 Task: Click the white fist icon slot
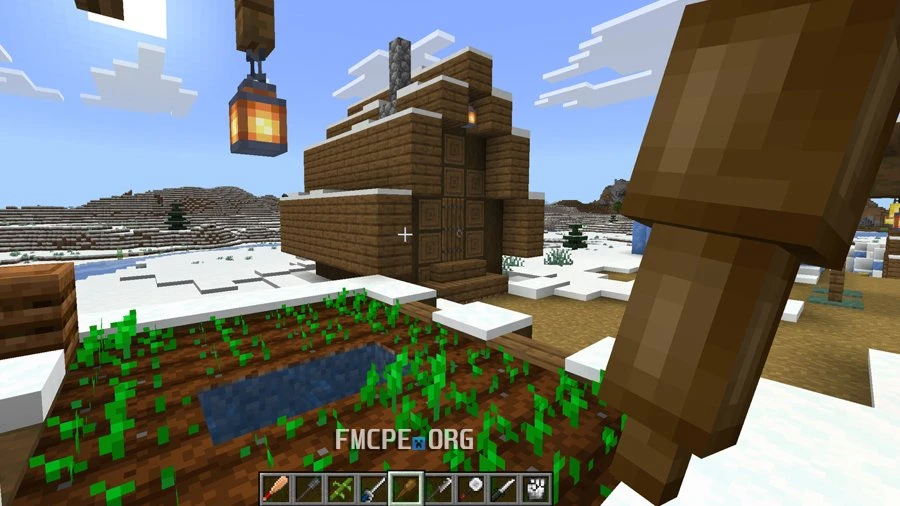click(538, 488)
